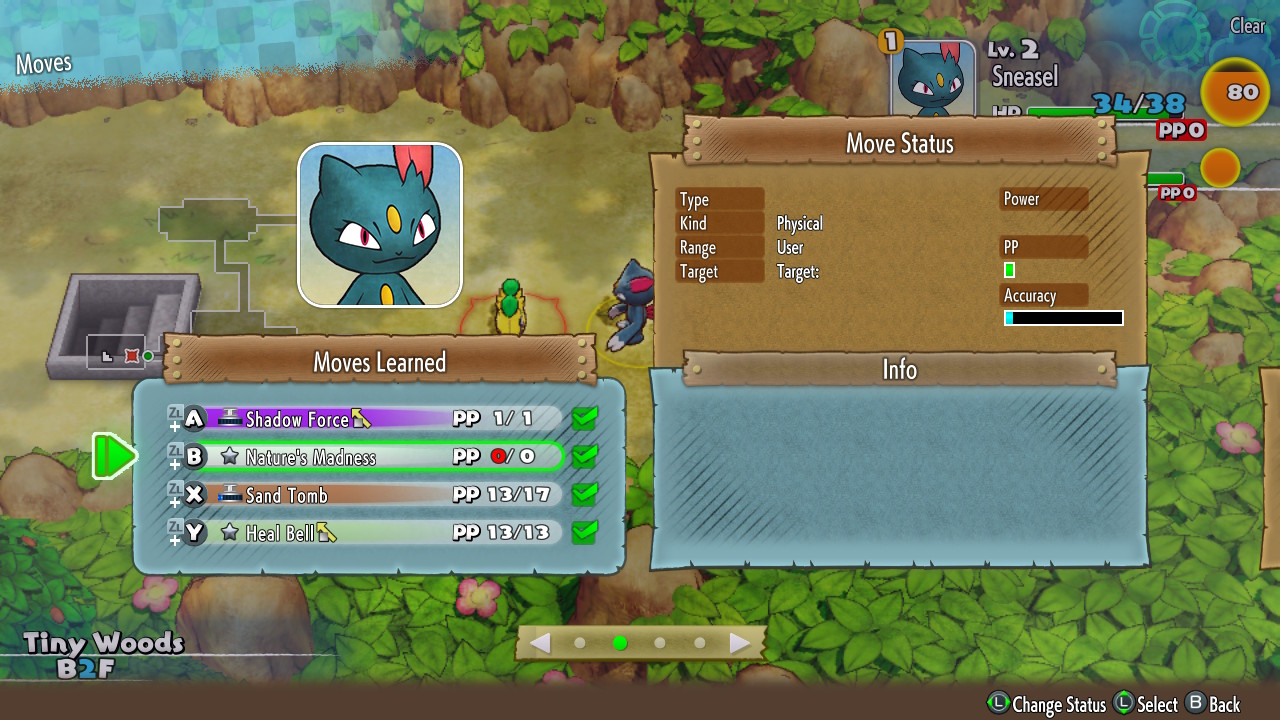
Task: Go to the next page arrow
Action: pyautogui.click(x=740, y=643)
